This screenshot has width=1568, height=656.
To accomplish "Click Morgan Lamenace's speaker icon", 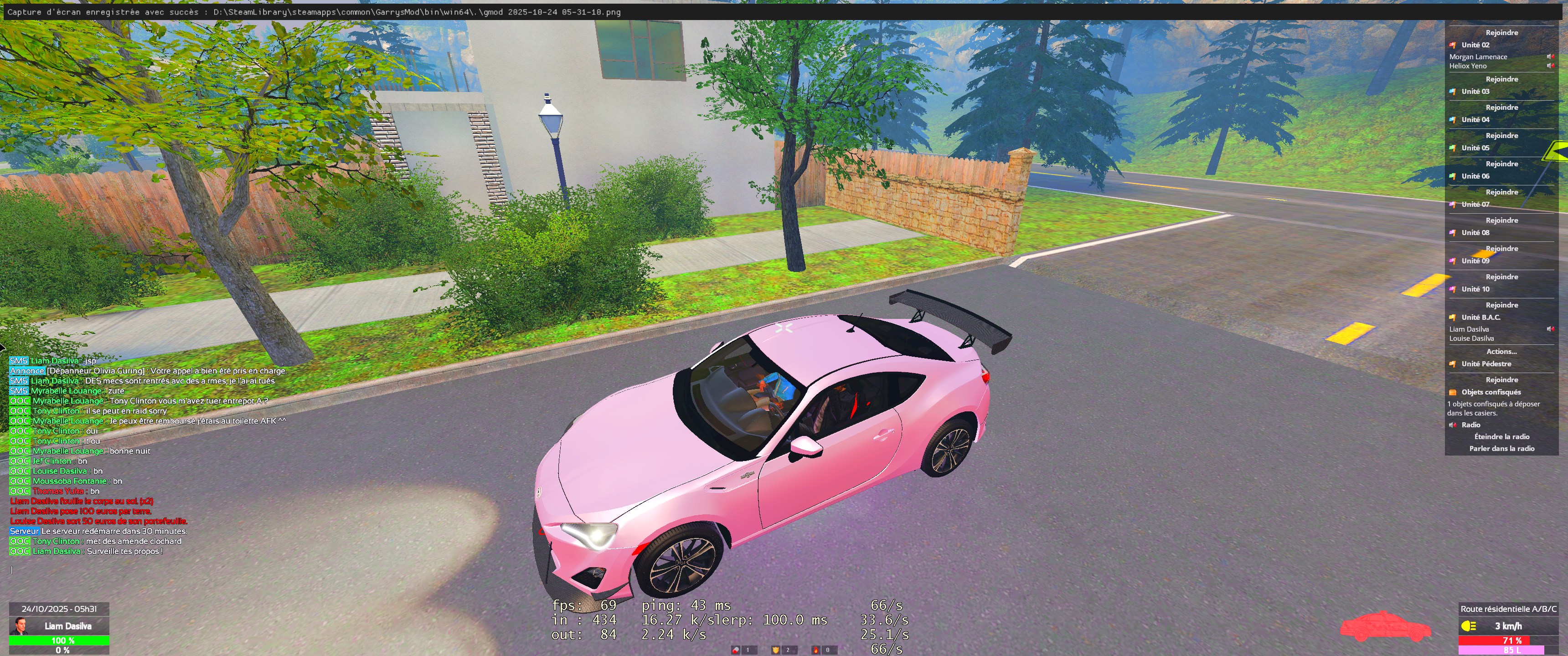I will click(1550, 56).
